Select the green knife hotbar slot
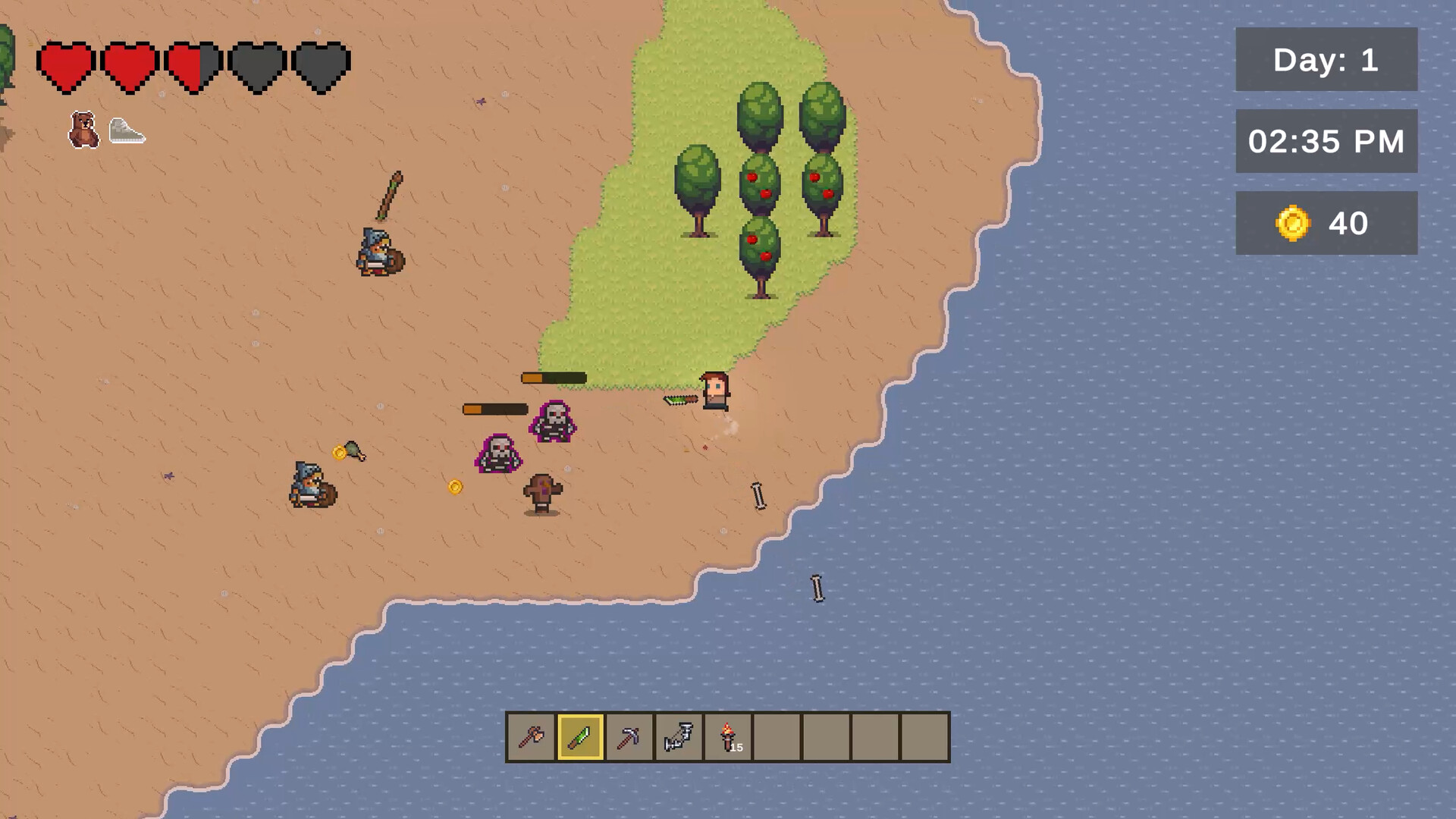The image size is (1456, 819). tap(580, 736)
